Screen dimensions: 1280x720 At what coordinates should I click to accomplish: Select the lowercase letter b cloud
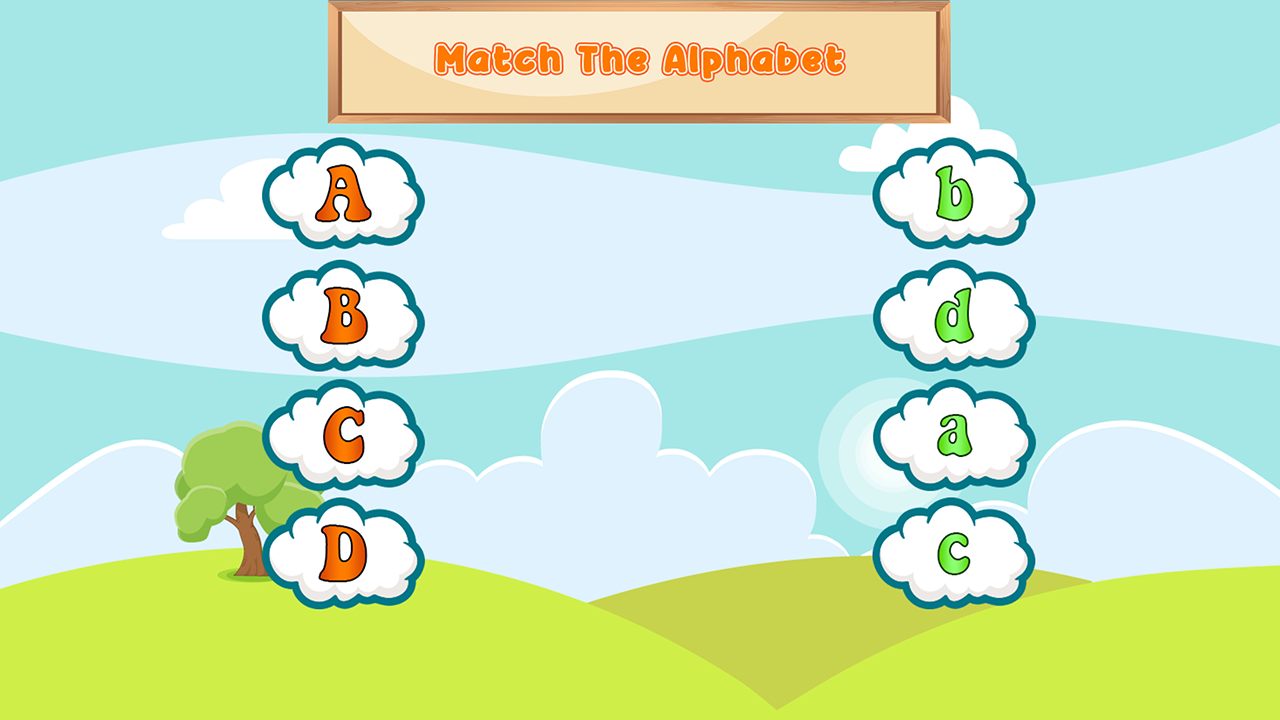click(953, 193)
